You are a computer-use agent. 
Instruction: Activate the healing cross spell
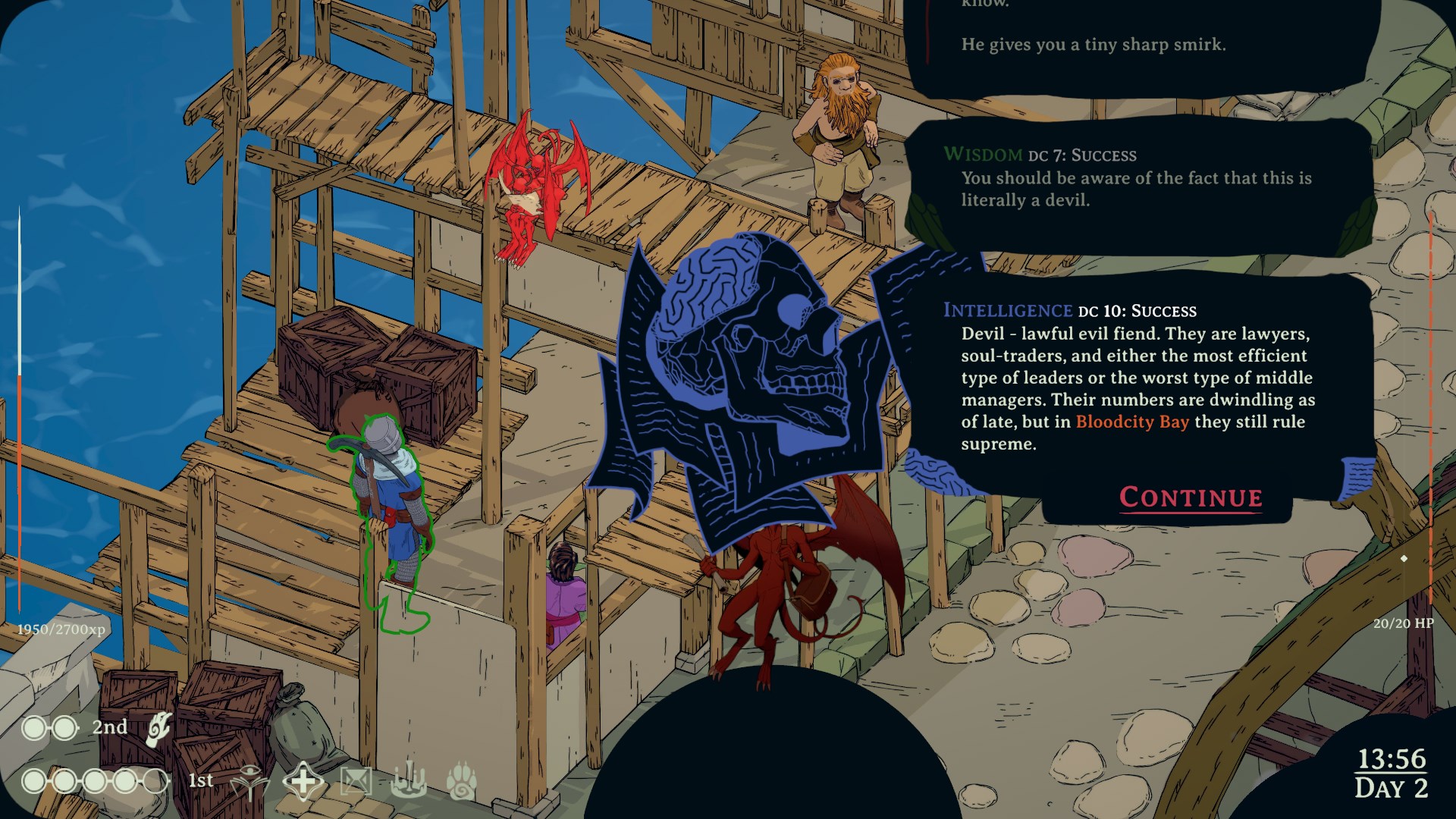(303, 781)
